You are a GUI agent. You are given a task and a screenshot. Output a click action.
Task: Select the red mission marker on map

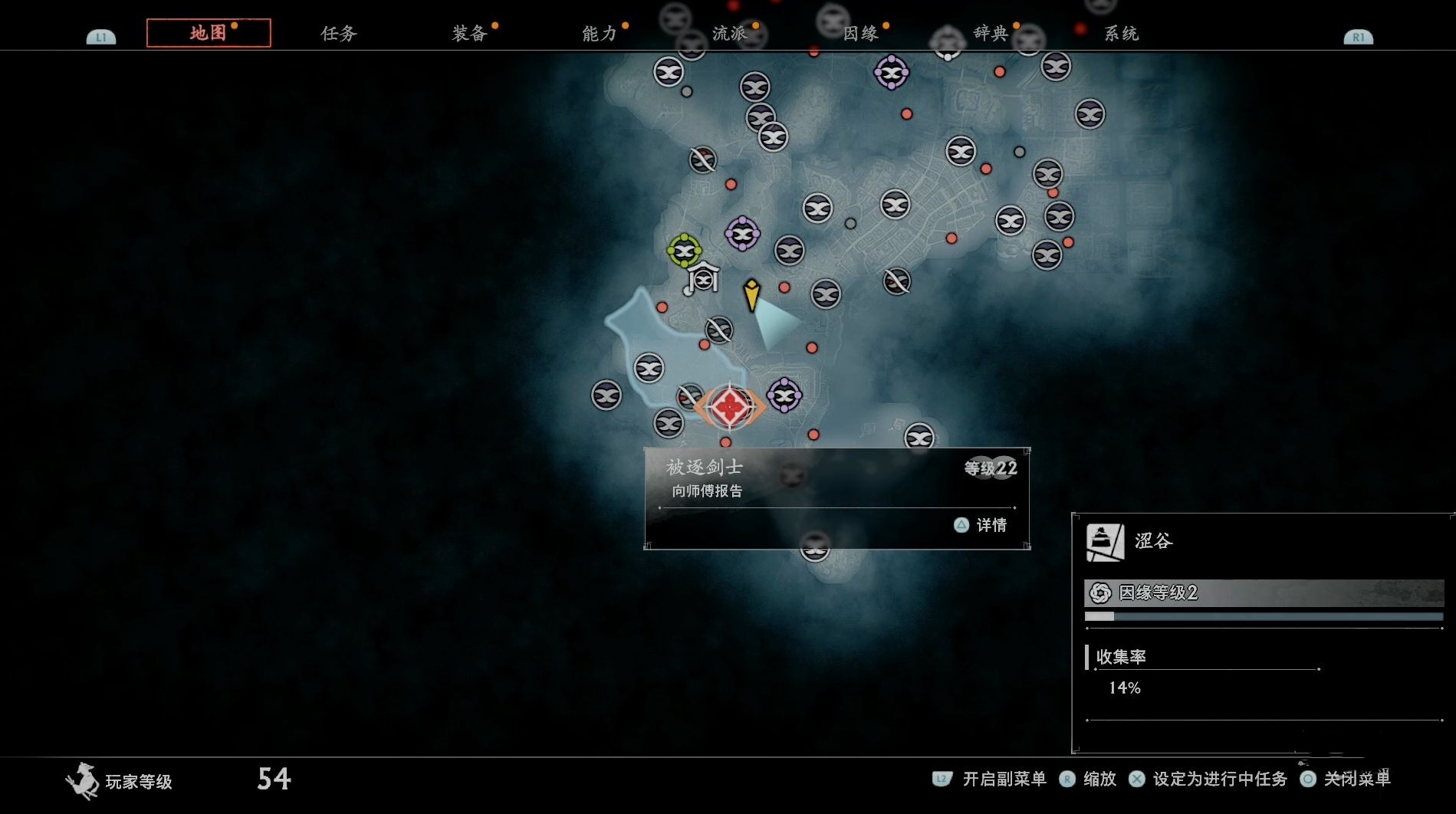(729, 406)
